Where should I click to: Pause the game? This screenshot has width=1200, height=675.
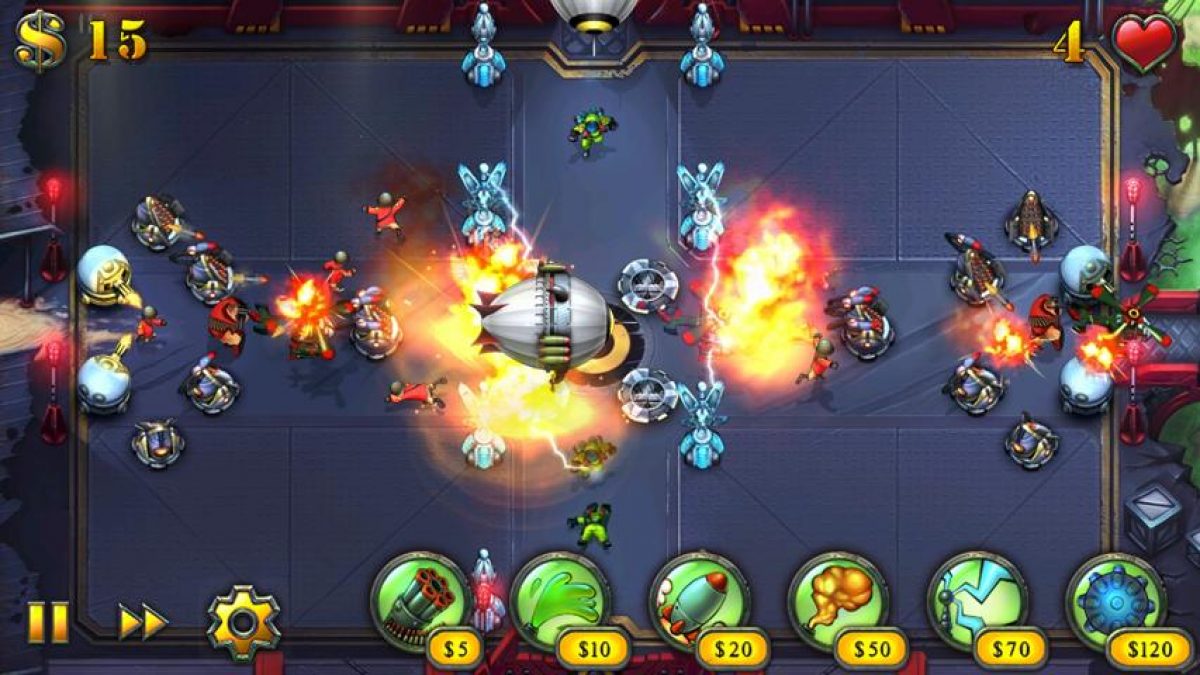pyautogui.click(x=47, y=622)
